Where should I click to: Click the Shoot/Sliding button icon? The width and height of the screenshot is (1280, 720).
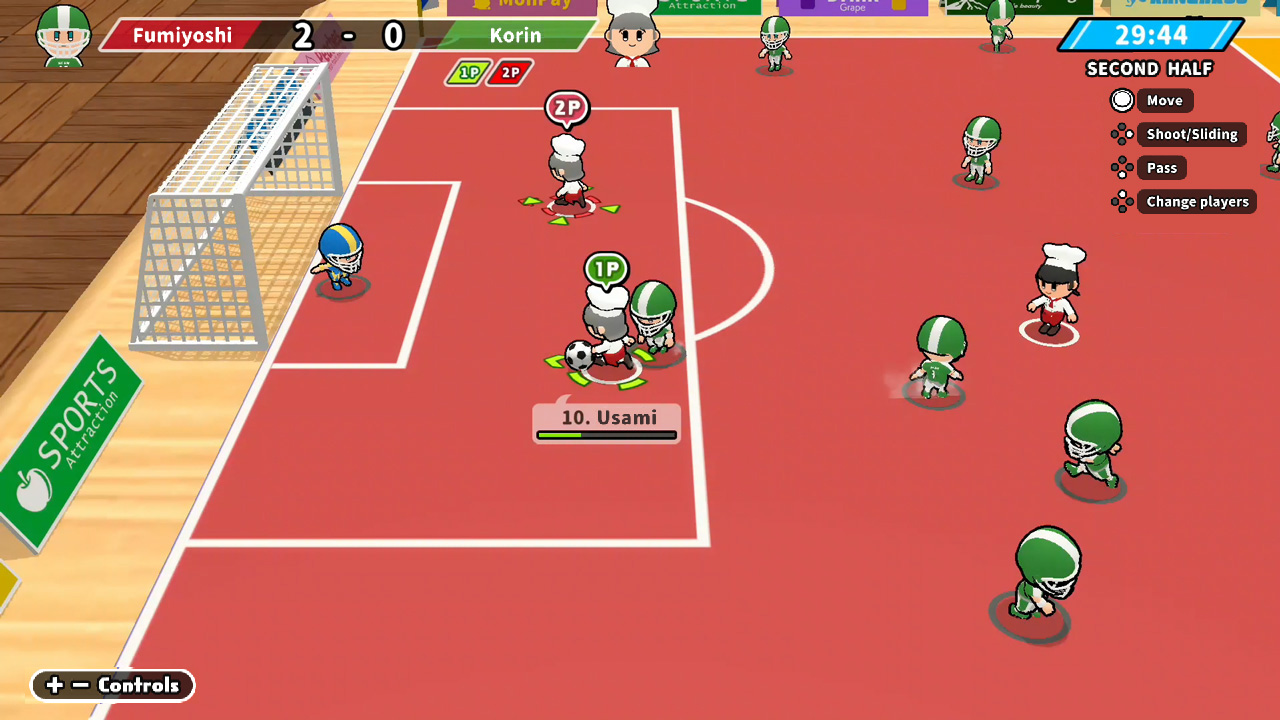click(x=1121, y=134)
